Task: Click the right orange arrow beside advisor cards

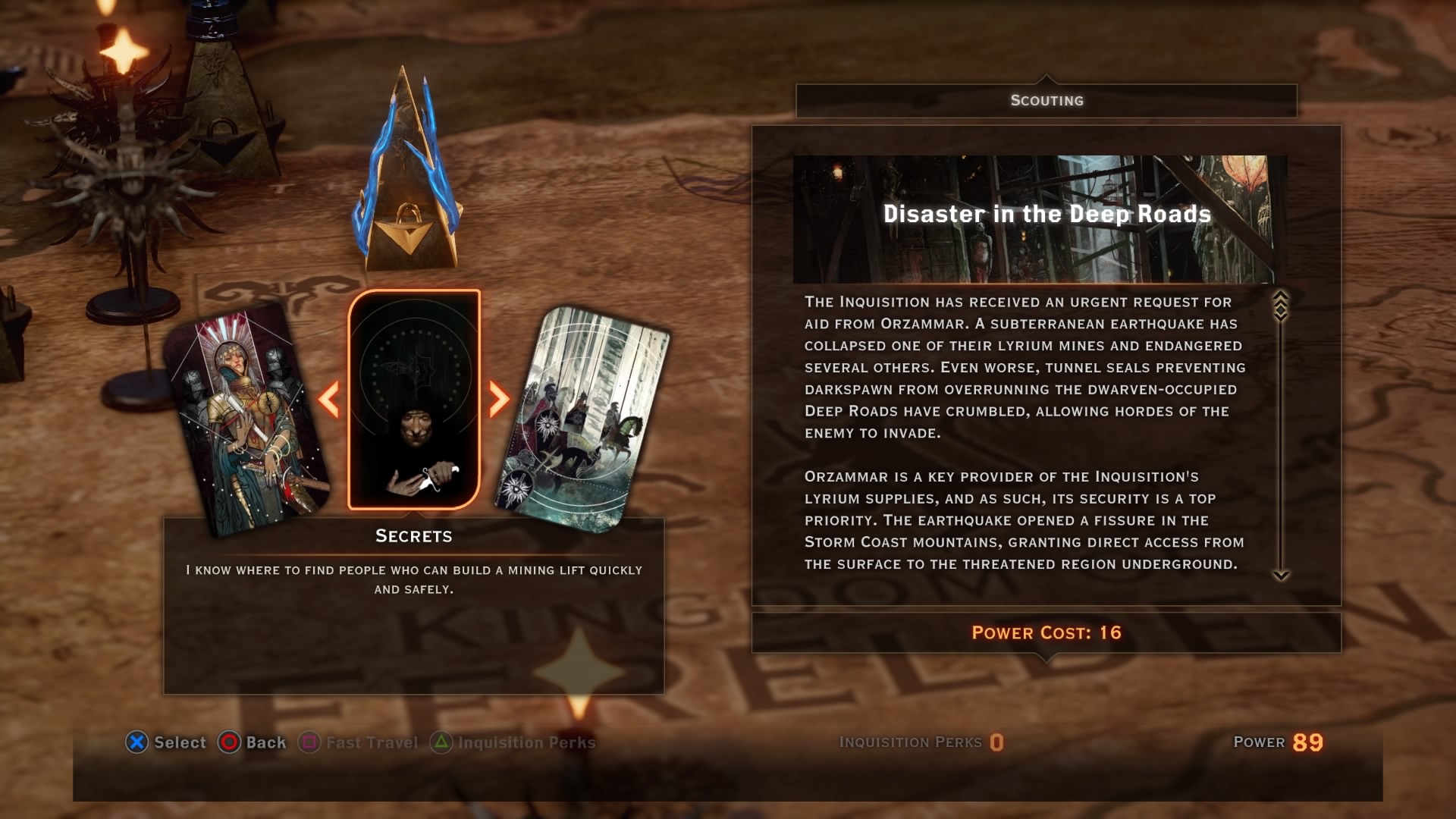Action: coord(498,399)
